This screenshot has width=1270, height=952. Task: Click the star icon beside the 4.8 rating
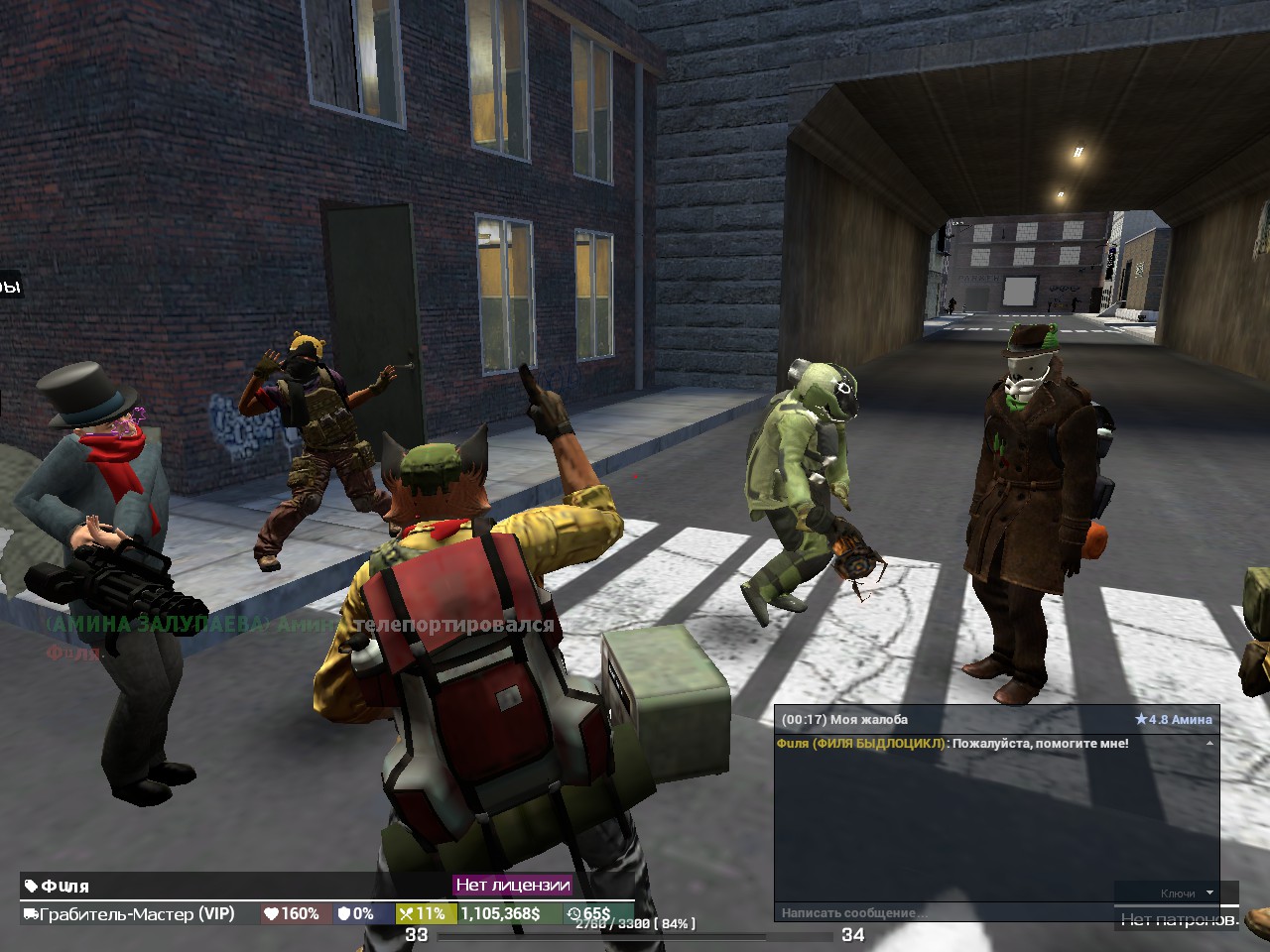[1141, 719]
